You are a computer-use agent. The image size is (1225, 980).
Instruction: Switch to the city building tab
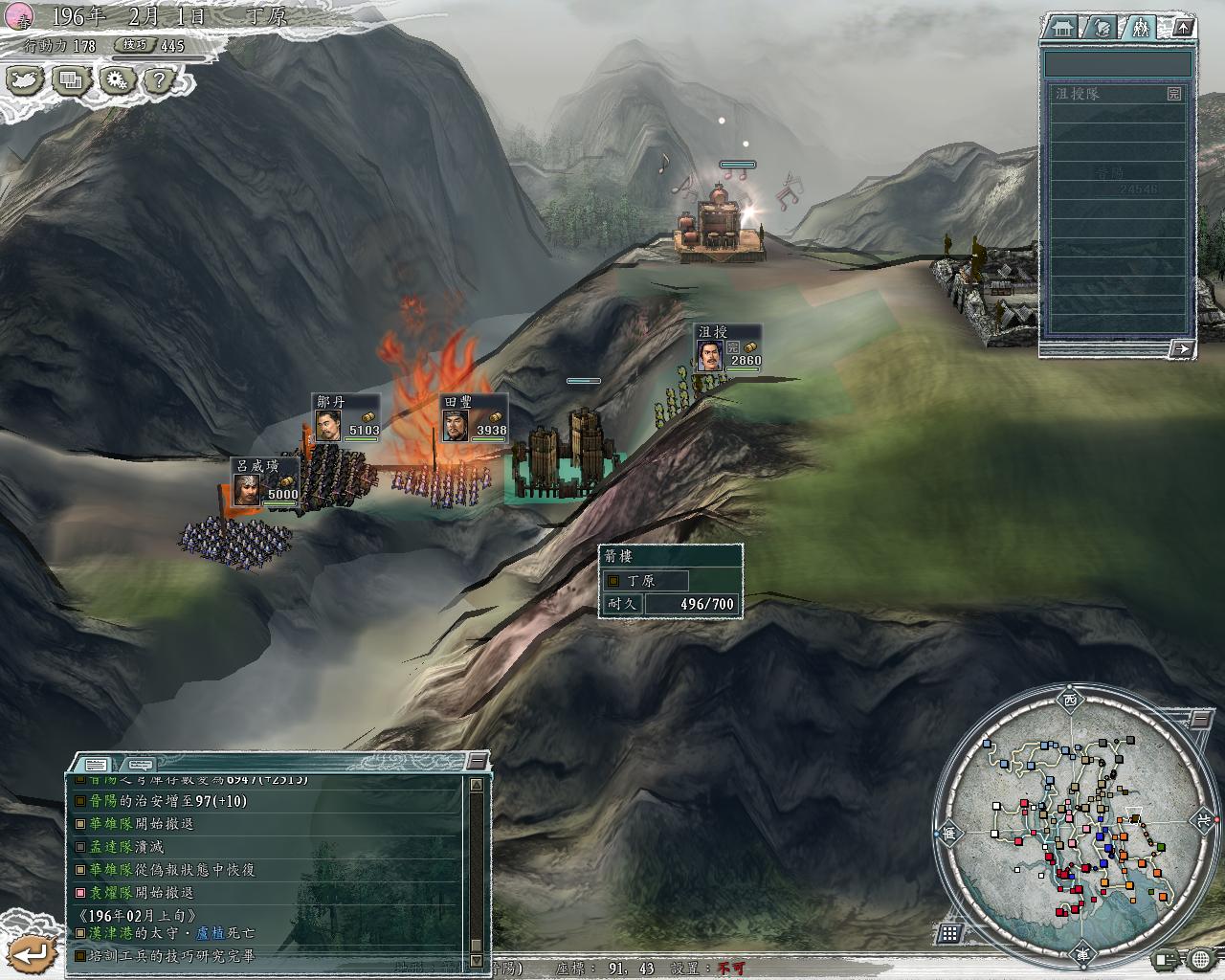1060,28
